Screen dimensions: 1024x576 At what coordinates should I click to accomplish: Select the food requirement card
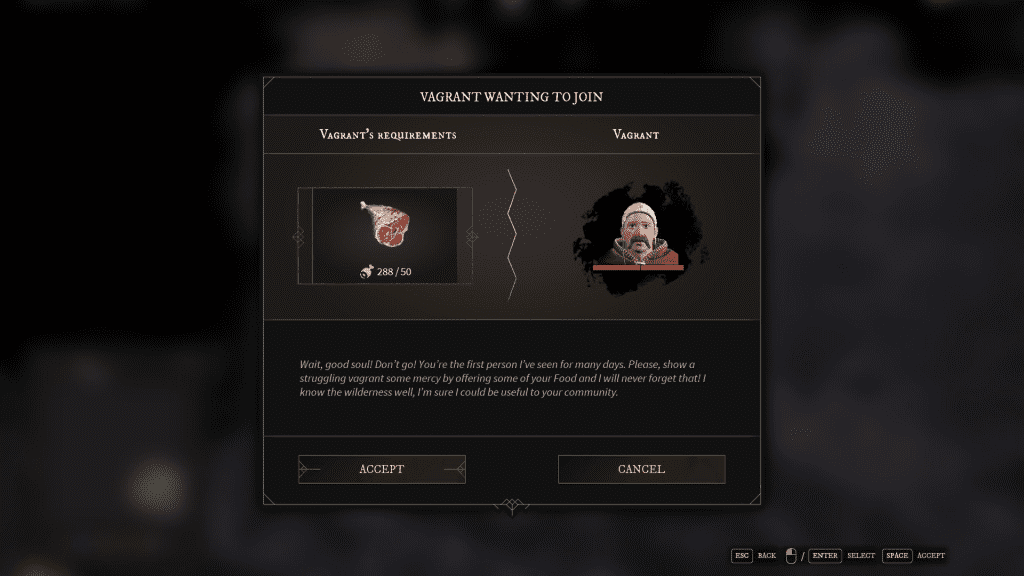(384, 236)
